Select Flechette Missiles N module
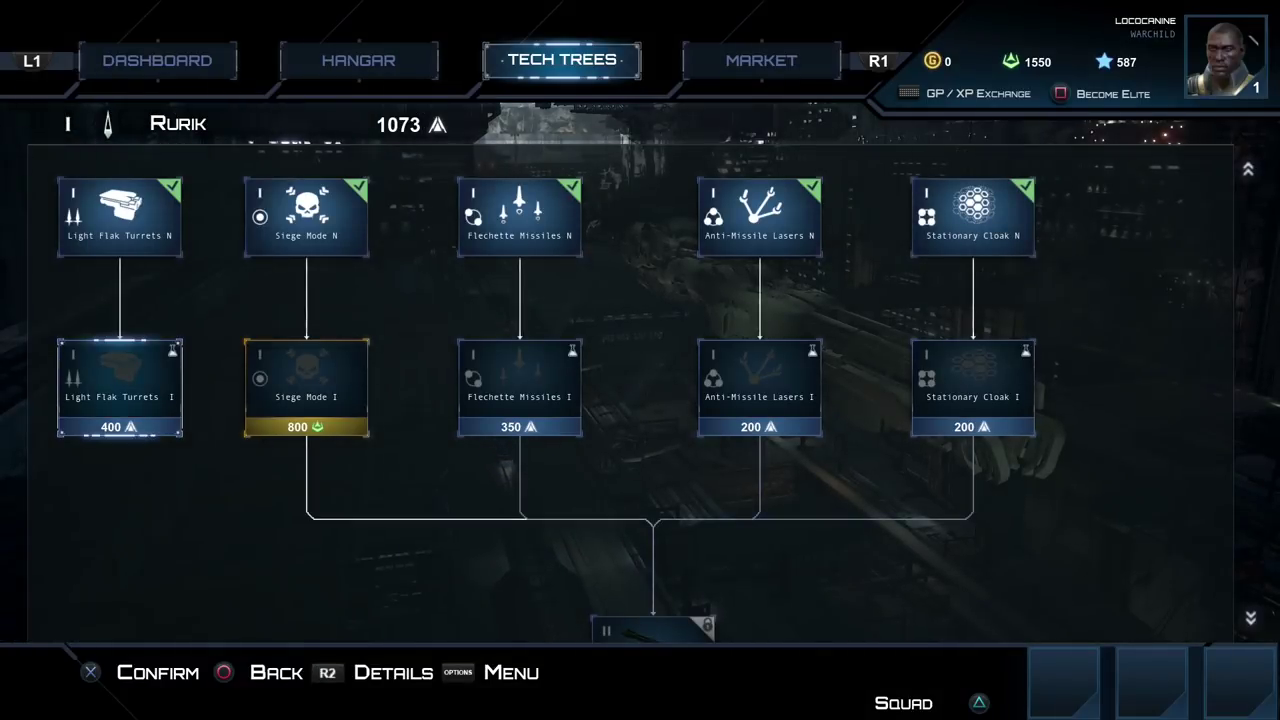The height and width of the screenshot is (720, 1280). (520, 217)
